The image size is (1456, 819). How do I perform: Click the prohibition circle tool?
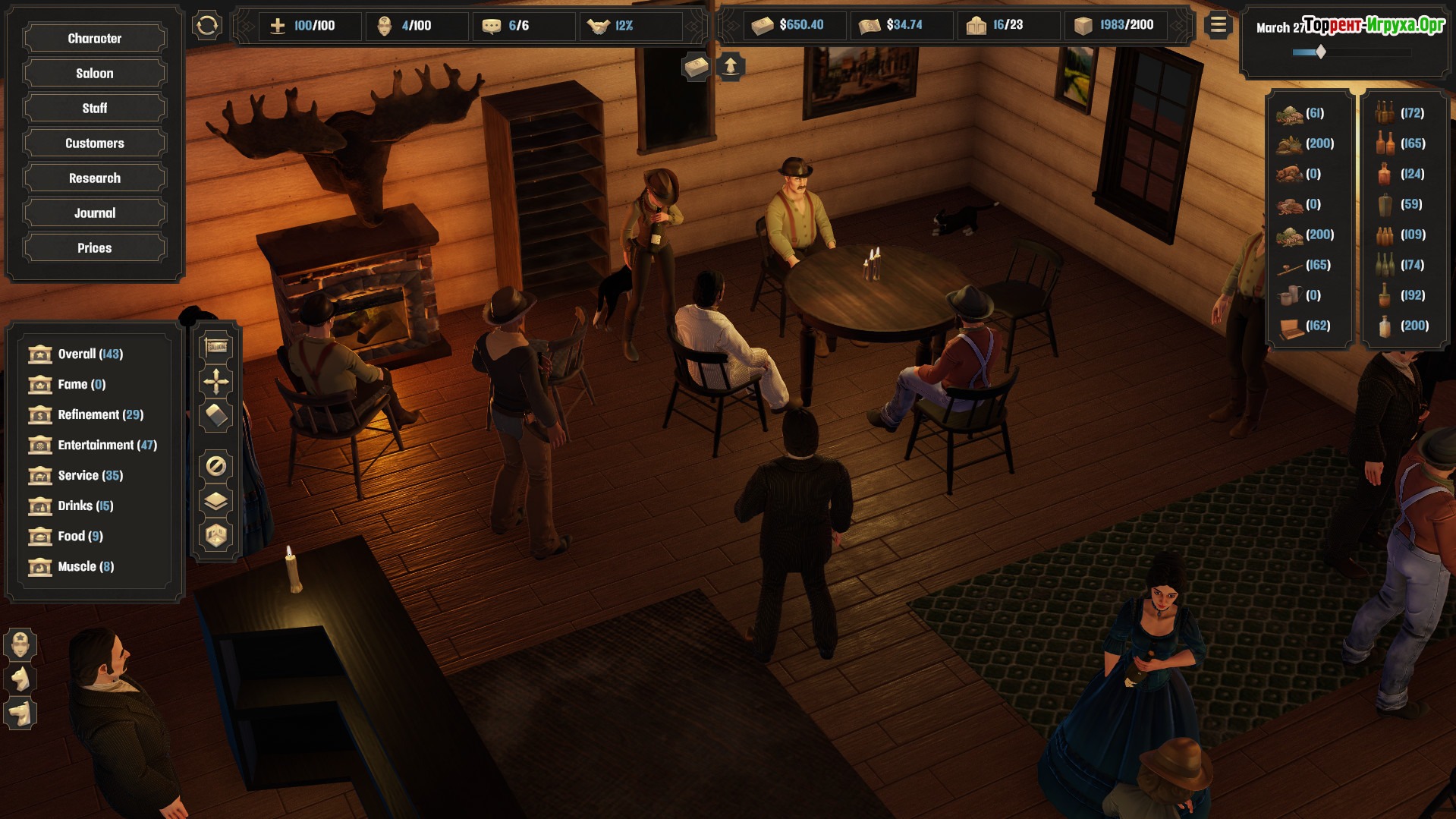216,465
